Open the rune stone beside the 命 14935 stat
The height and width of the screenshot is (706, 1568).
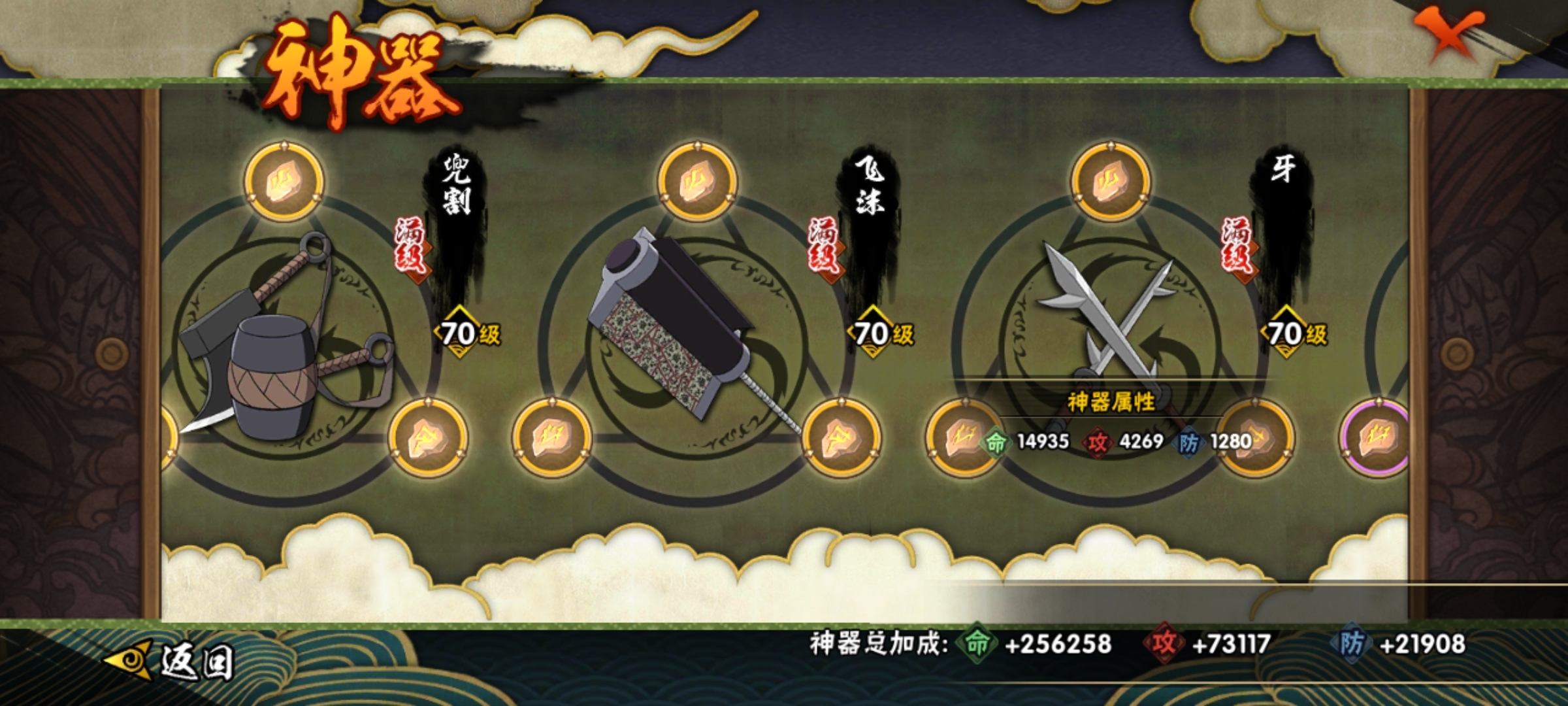coord(959,437)
